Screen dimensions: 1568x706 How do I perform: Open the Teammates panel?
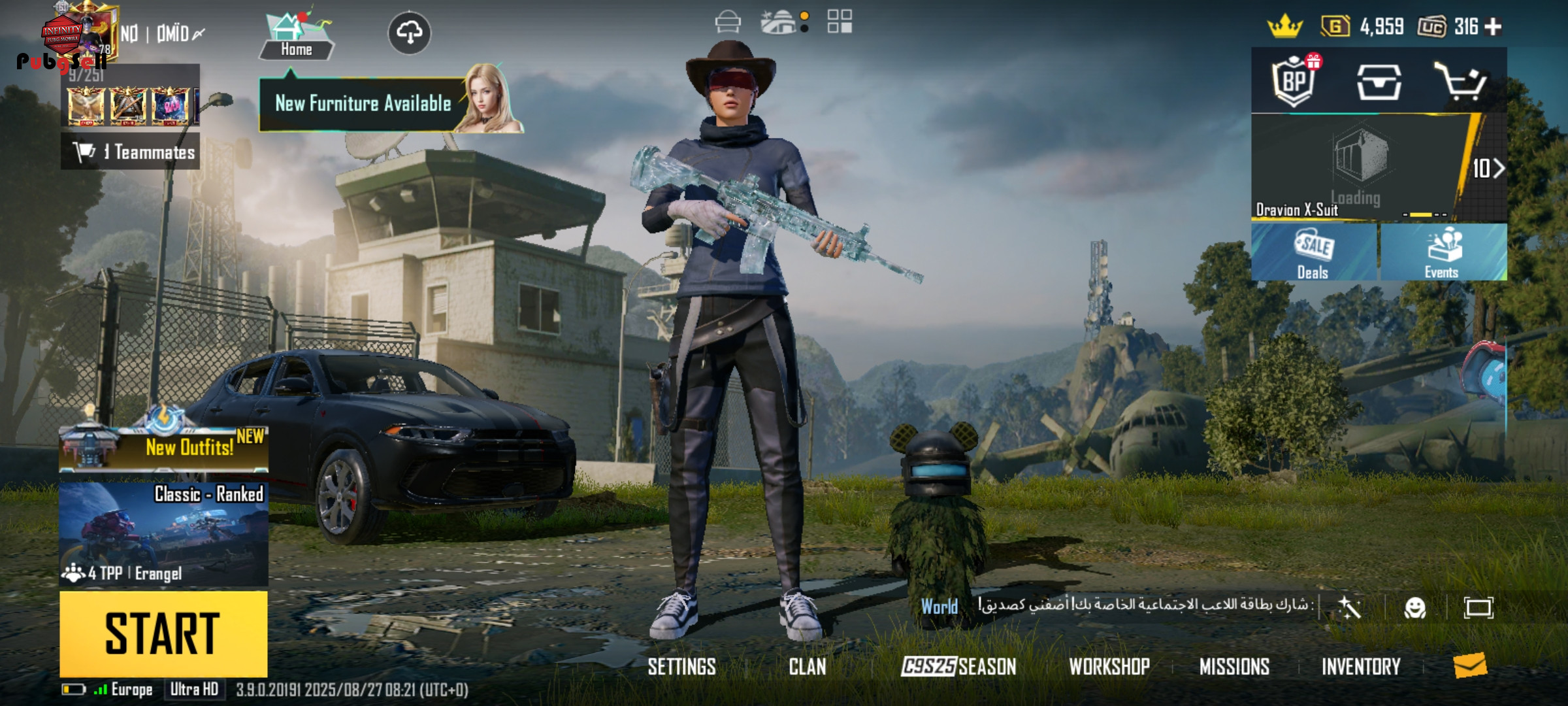pos(131,152)
